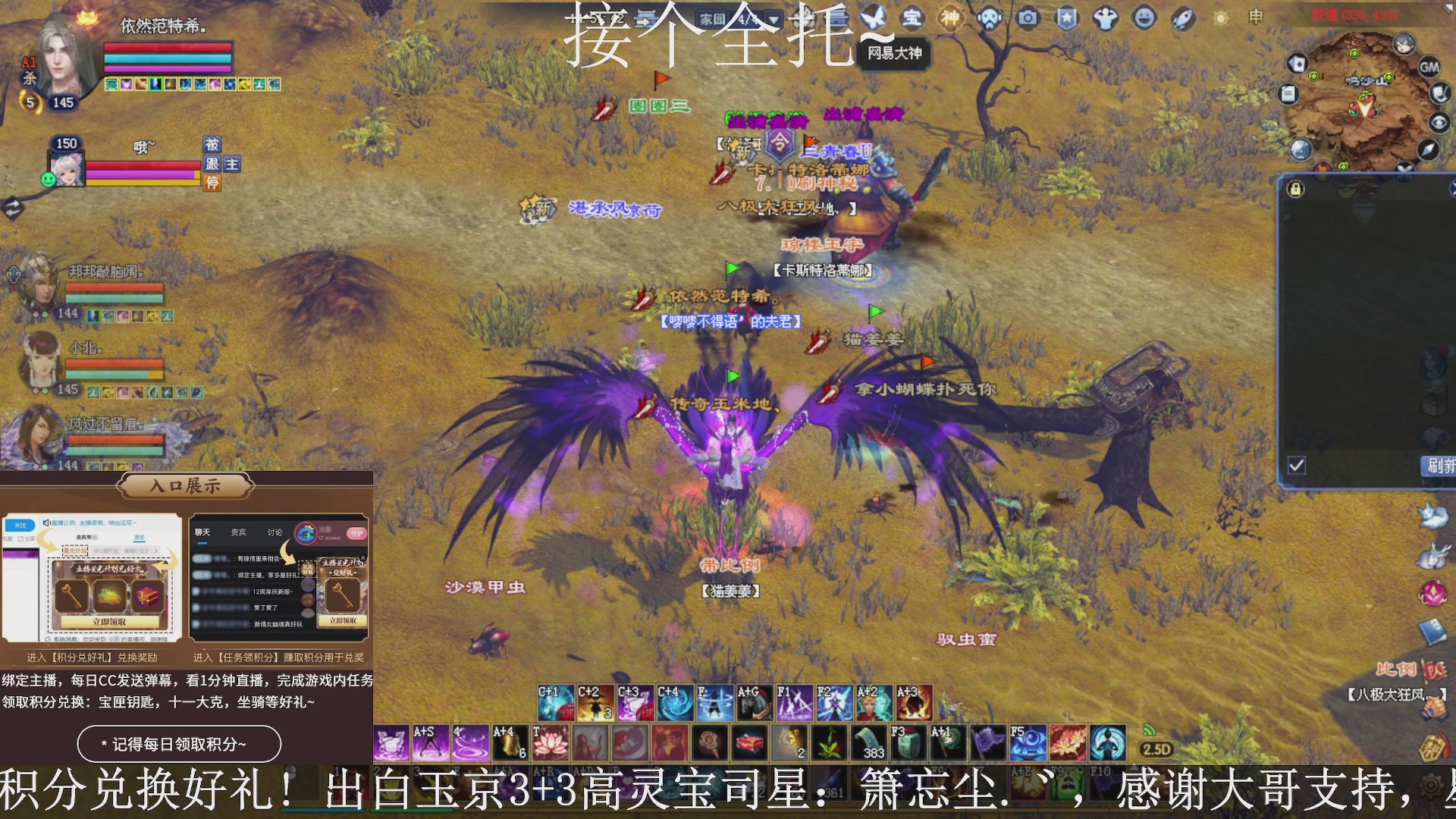Click the 神 deity icon on the top toolbar

pos(950,19)
